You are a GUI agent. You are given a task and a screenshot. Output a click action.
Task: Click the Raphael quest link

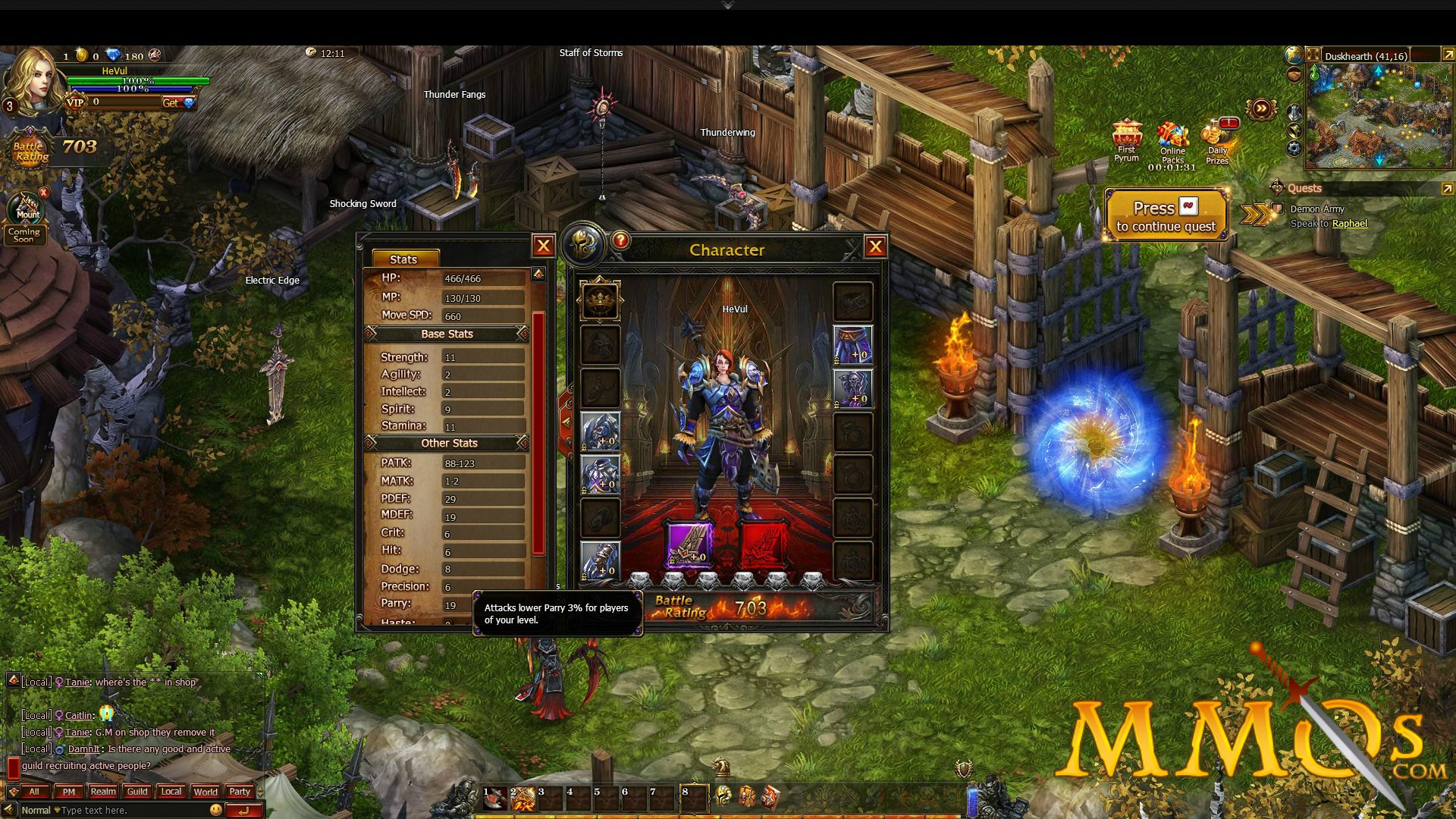click(x=1349, y=224)
